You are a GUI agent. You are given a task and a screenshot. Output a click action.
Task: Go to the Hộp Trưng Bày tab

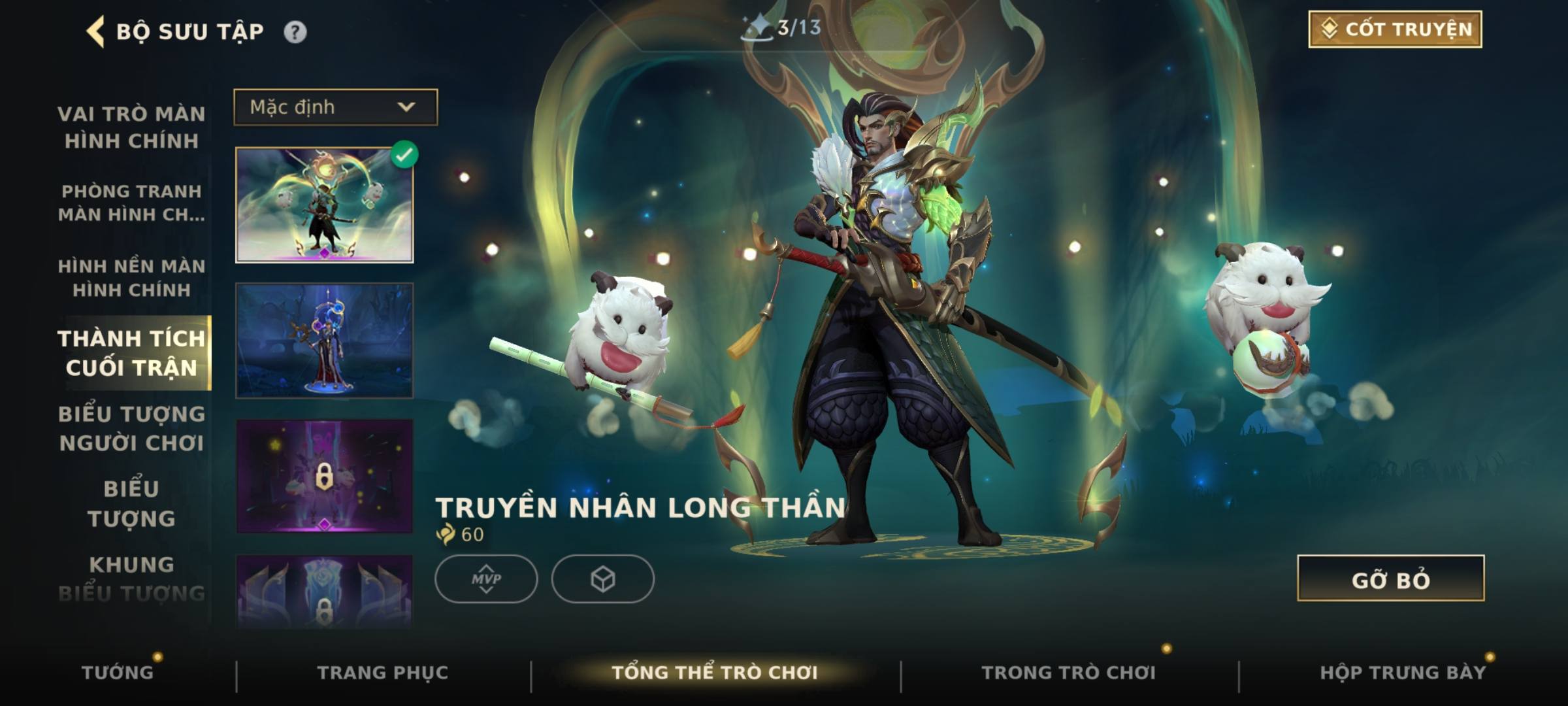(1403, 672)
